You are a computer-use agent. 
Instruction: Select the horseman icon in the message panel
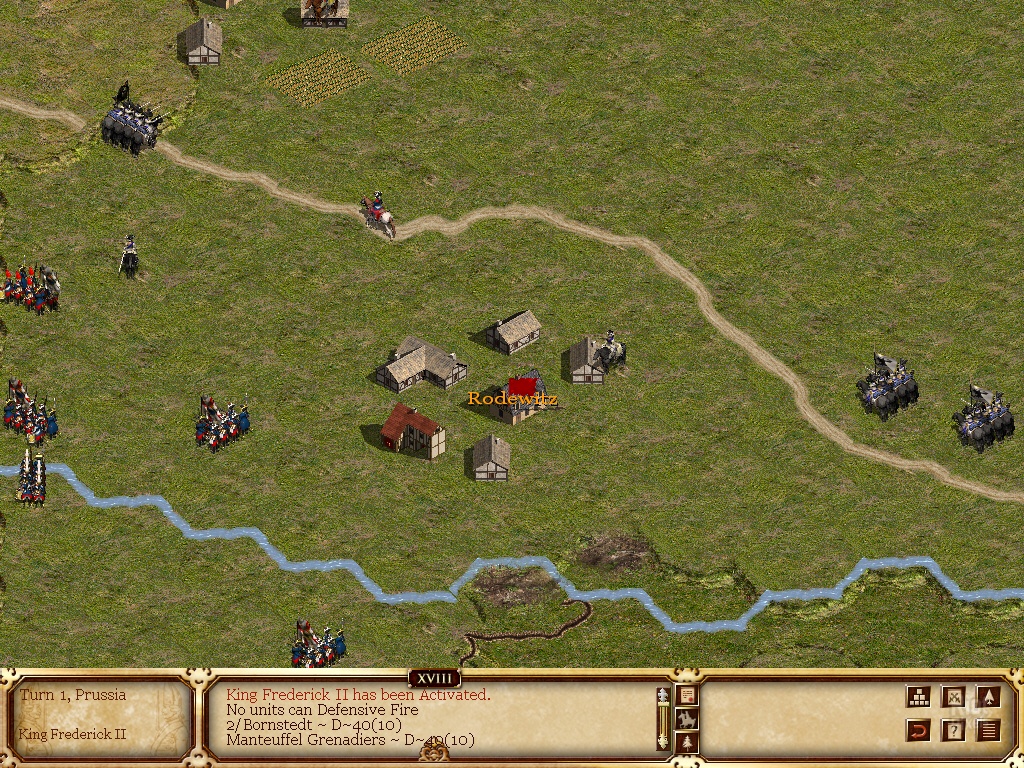687,719
